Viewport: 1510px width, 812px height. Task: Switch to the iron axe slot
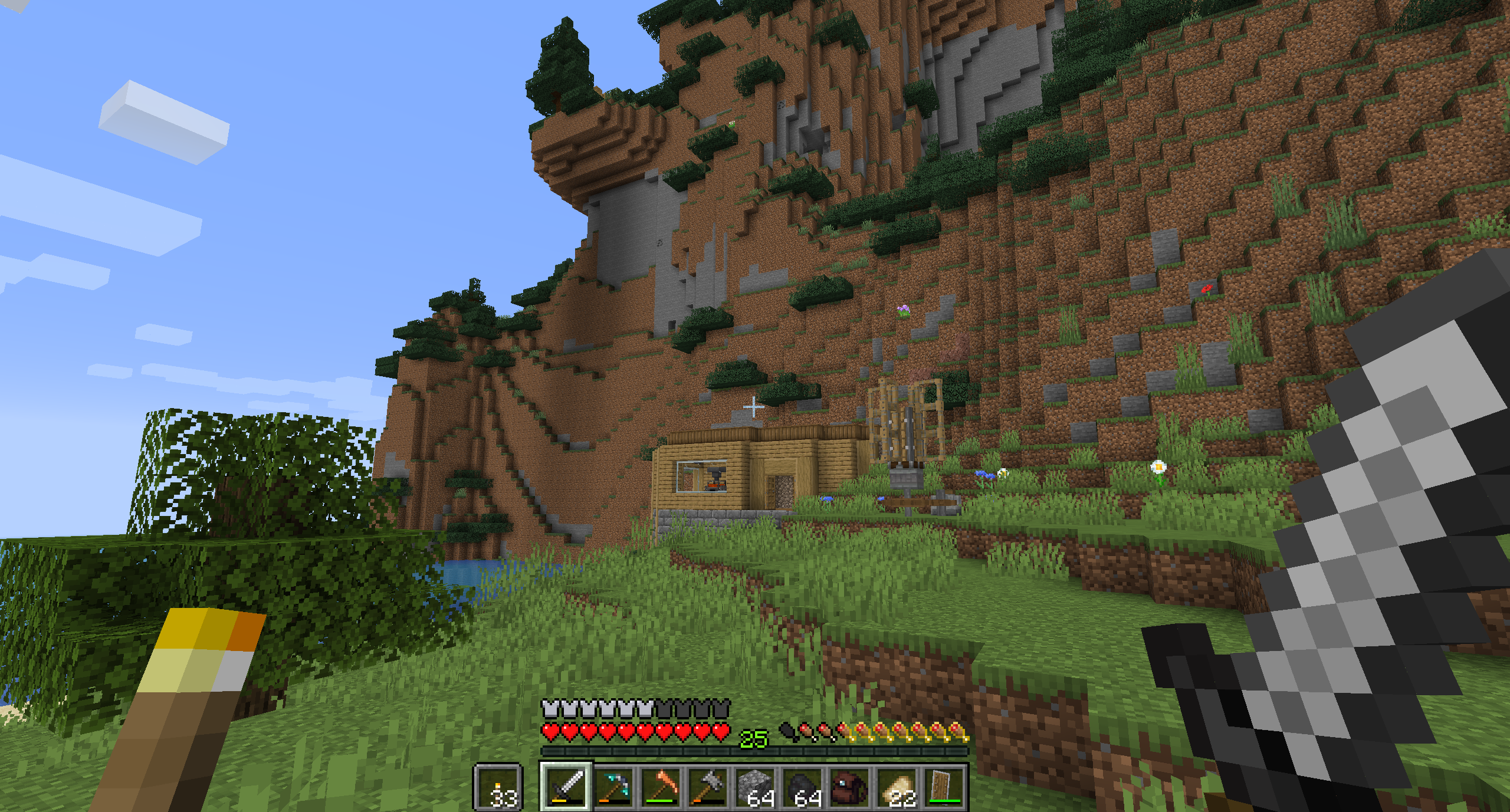(708, 787)
